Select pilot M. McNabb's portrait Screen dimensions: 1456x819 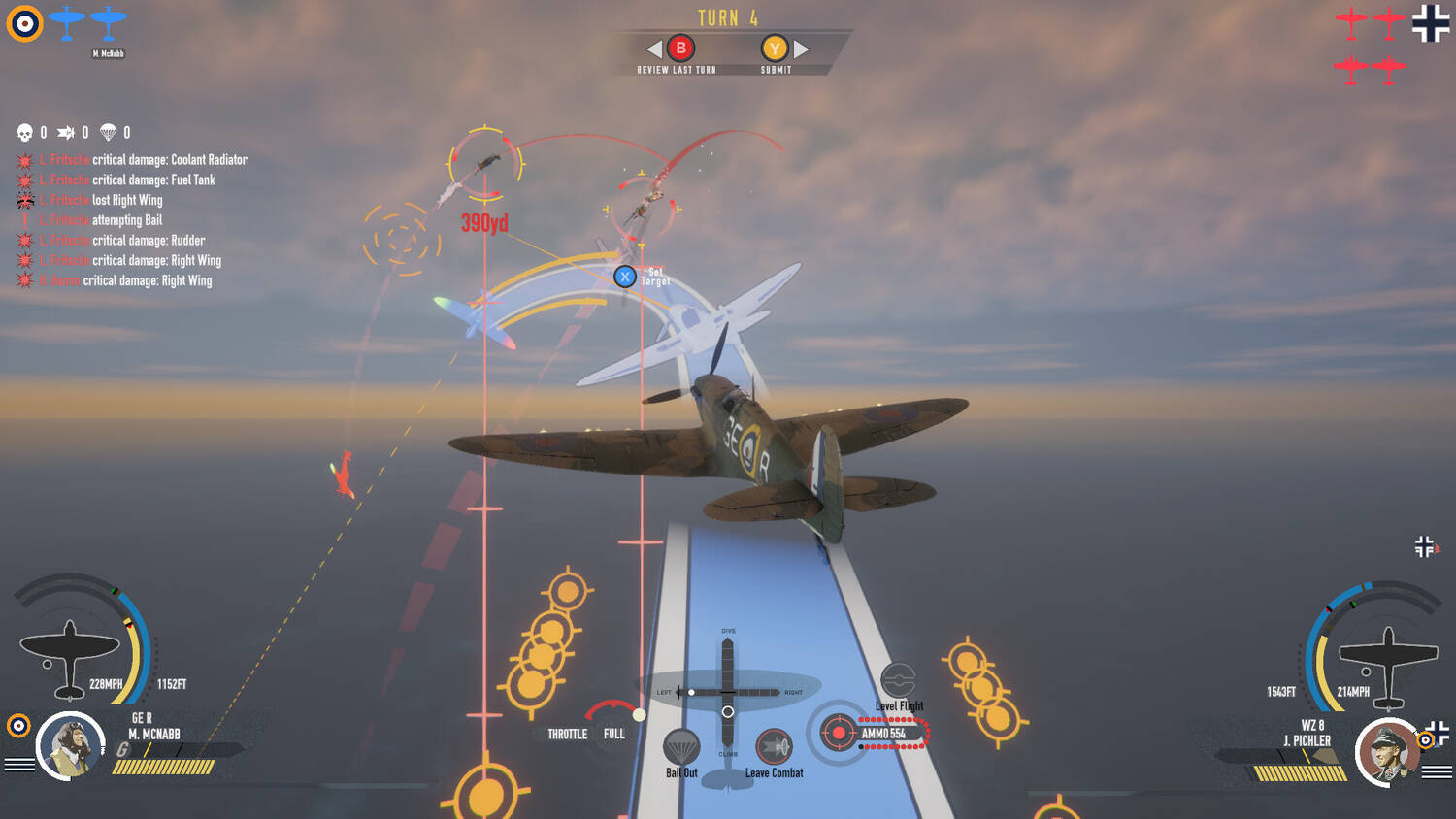point(71,746)
